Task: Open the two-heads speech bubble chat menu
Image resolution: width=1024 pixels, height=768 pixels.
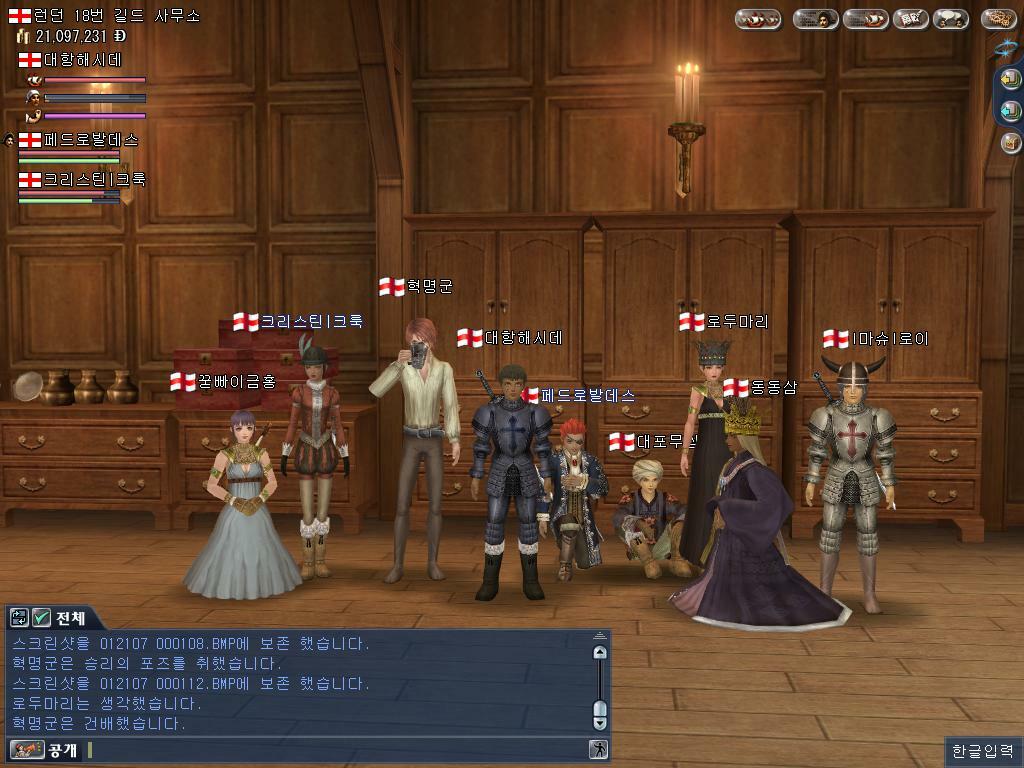Action: click(x=950, y=19)
